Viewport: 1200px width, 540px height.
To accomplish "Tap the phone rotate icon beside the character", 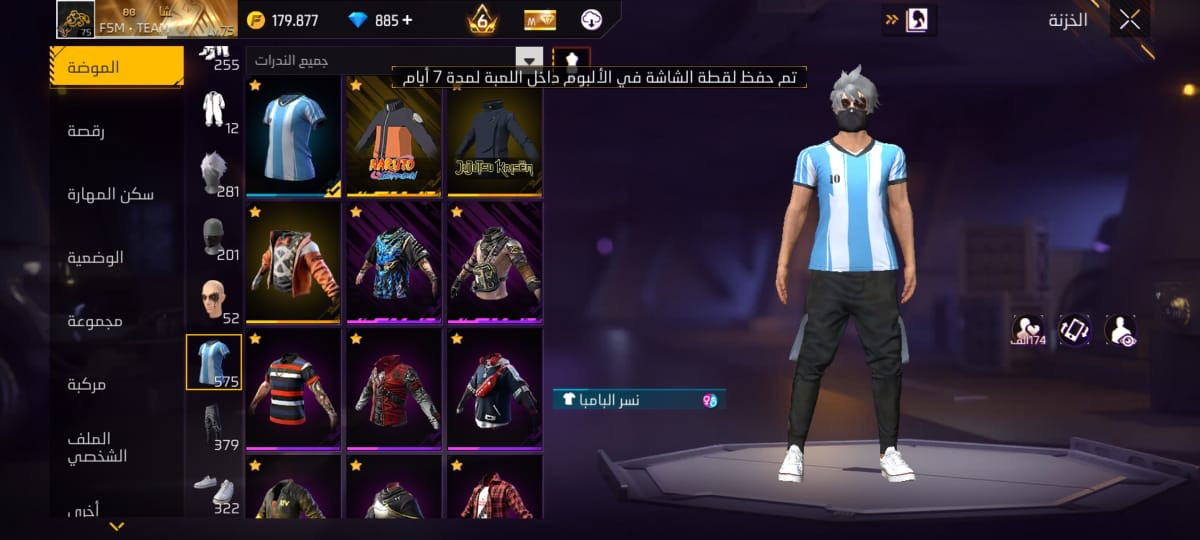I will click(x=1074, y=329).
